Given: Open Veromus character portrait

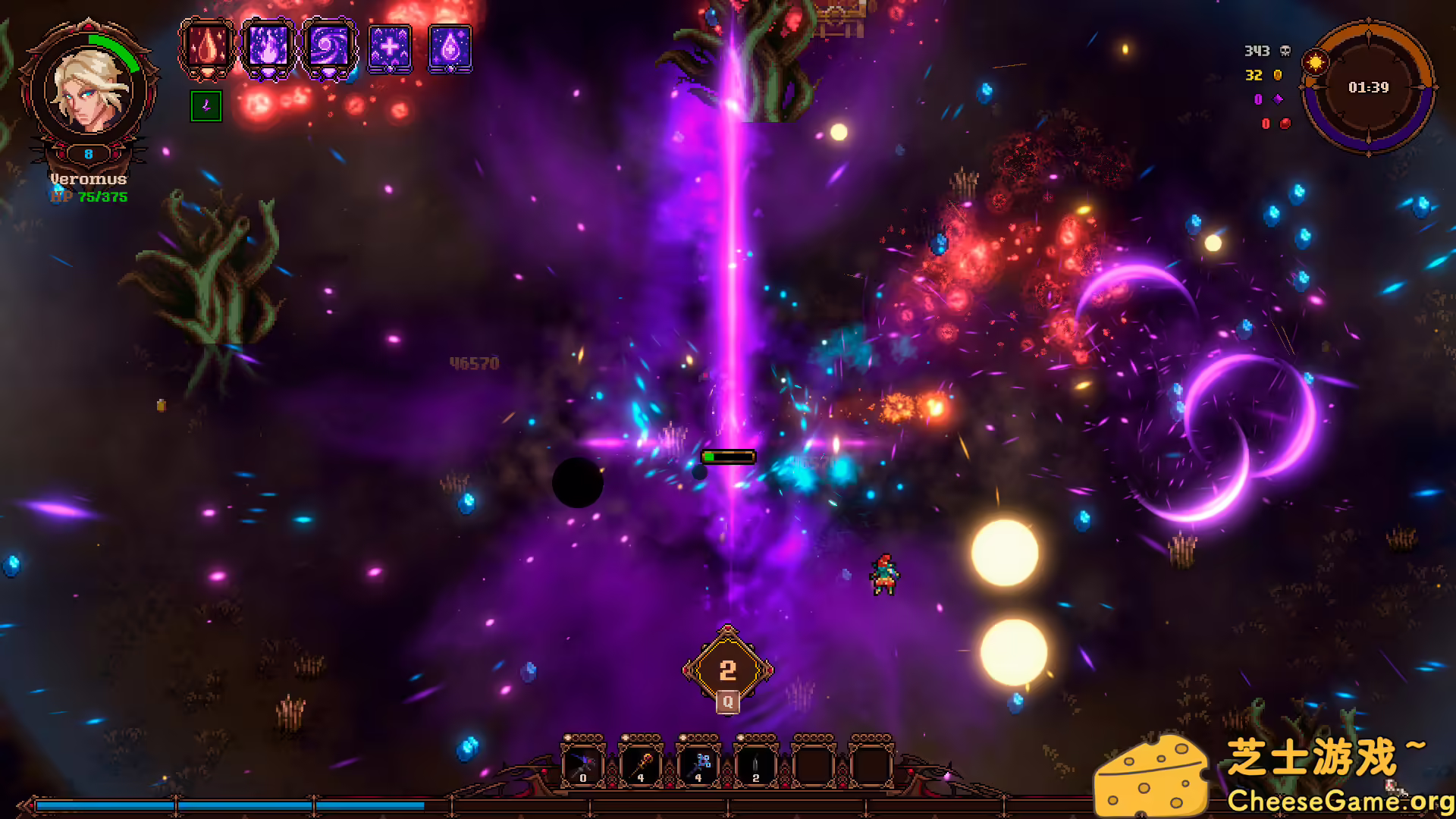Looking at the screenshot, I should [89, 89].
